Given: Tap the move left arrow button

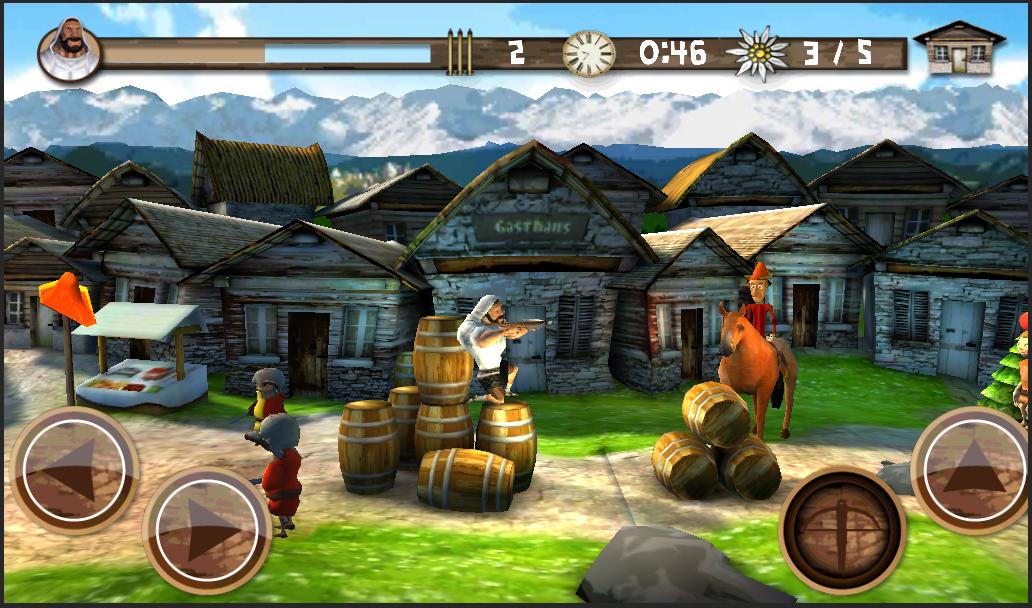Looking at the screenshot, I should click(73, 468).
